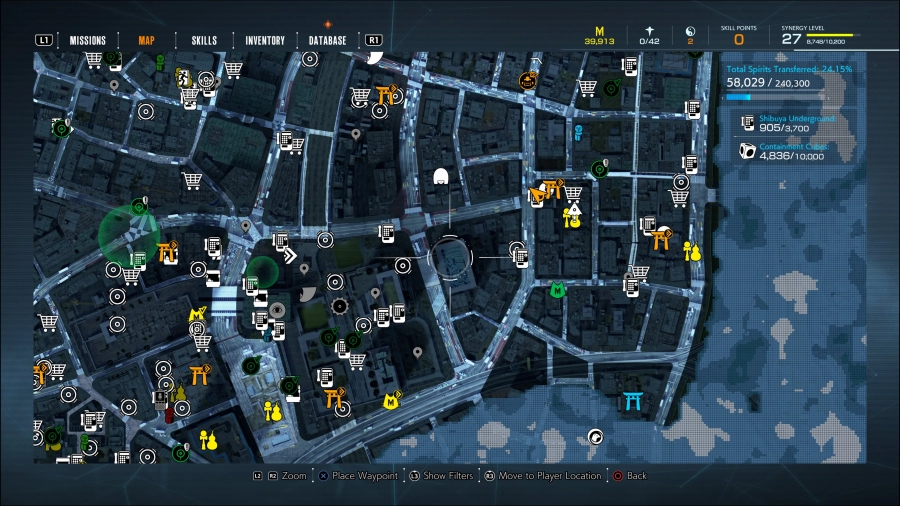
Task: Select the black gear-shaped map marker
Action: click(340, 305)
